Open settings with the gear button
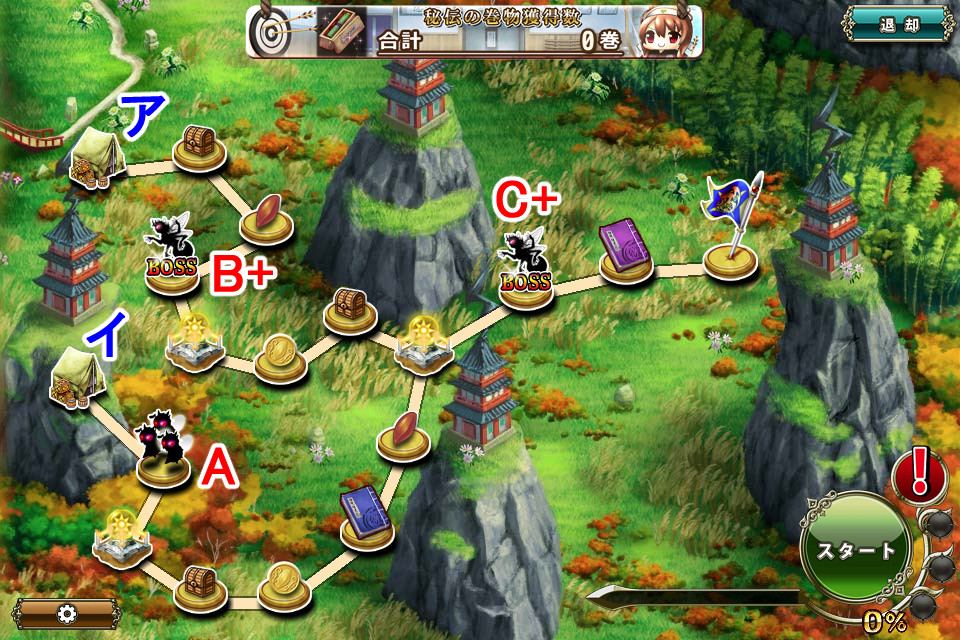 [x=68, y=613]
